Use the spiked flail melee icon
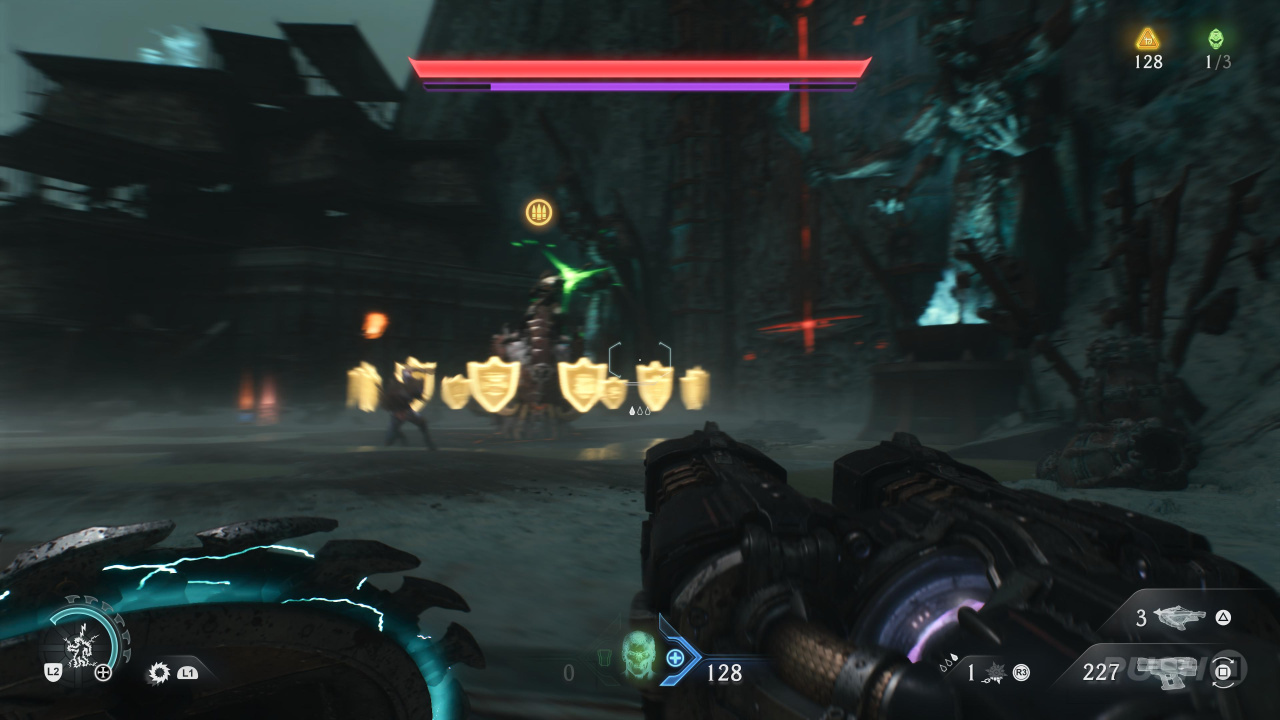The image size is (1280, 720). click(996, 672)
